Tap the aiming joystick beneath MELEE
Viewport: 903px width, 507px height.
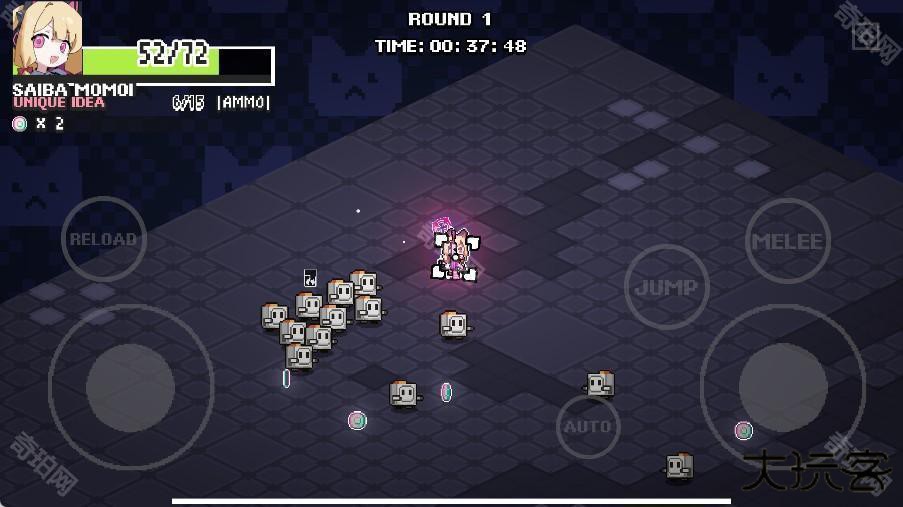click(x=782, y=387)
